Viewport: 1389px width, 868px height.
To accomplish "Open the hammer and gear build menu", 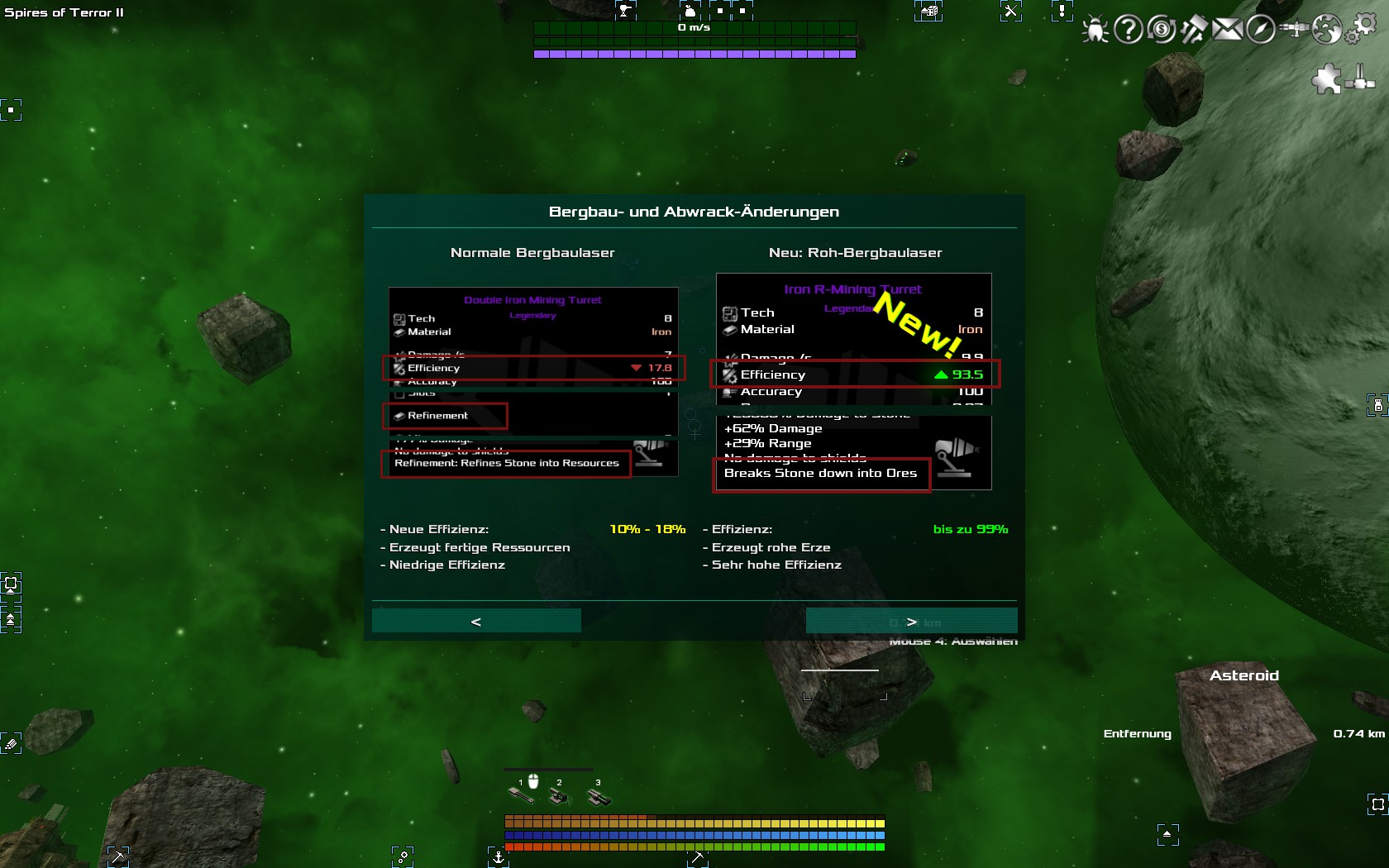I will pos(1194,30).
